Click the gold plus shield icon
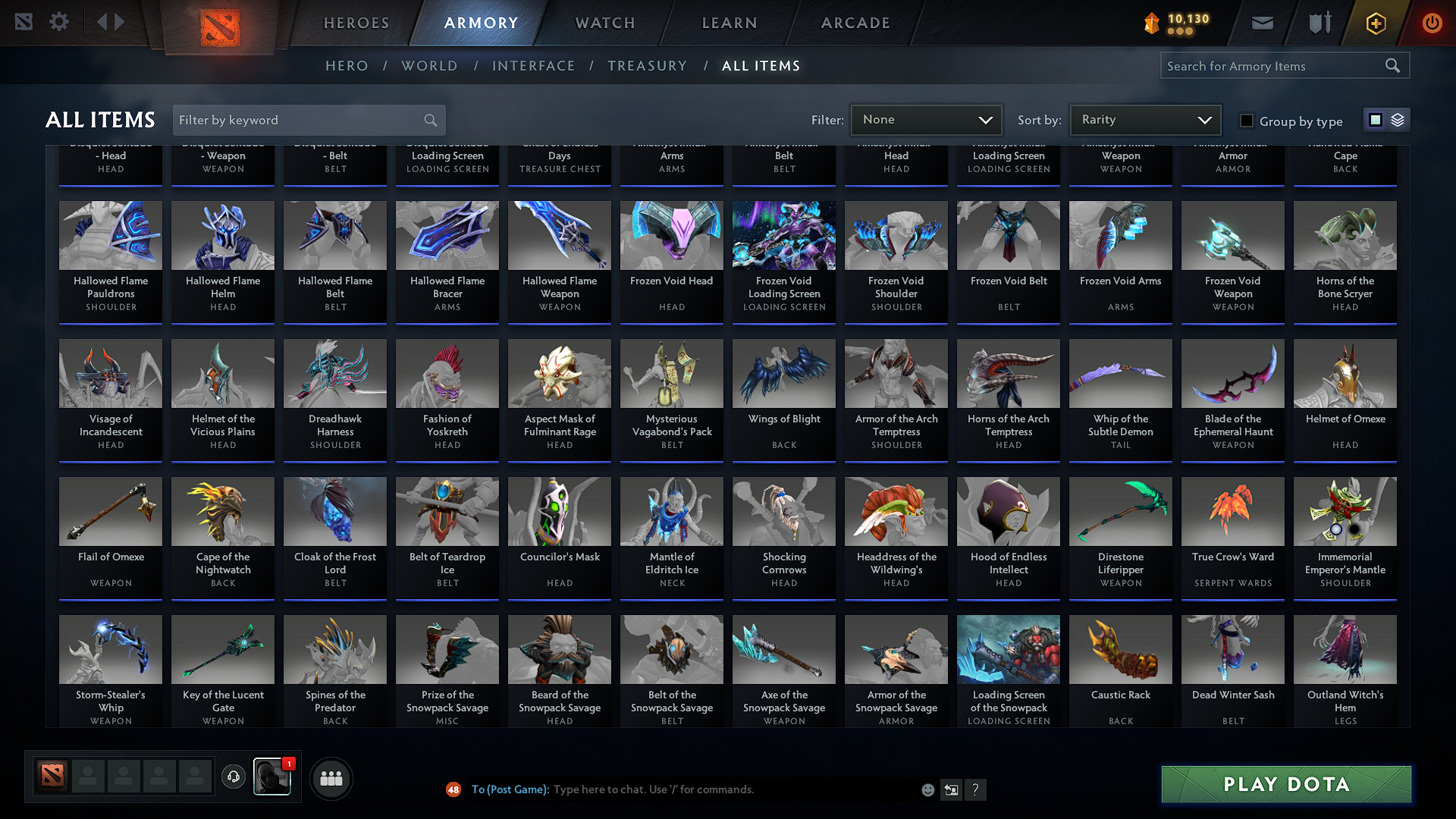Screen dimensions: 1456x819 click(1375, 22)
